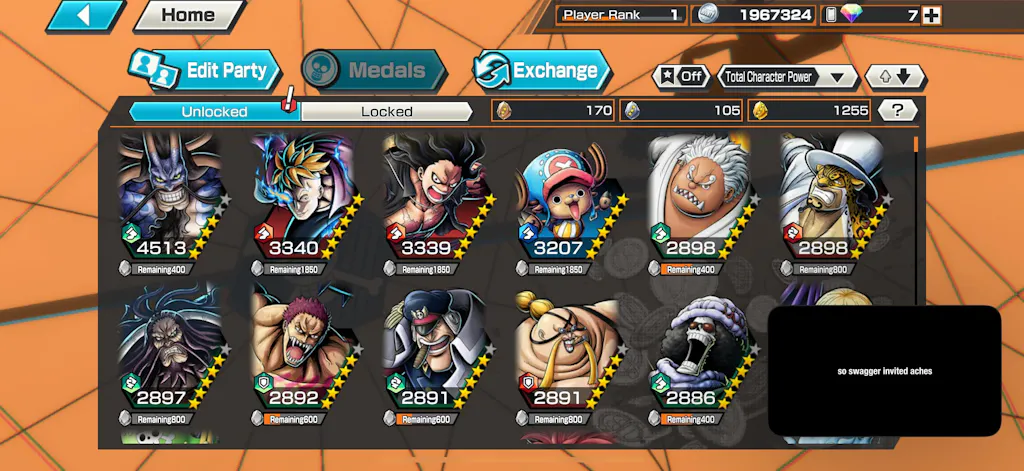Select the 2892 power Katakuri character
The image size is (1024, 471).
304,350
